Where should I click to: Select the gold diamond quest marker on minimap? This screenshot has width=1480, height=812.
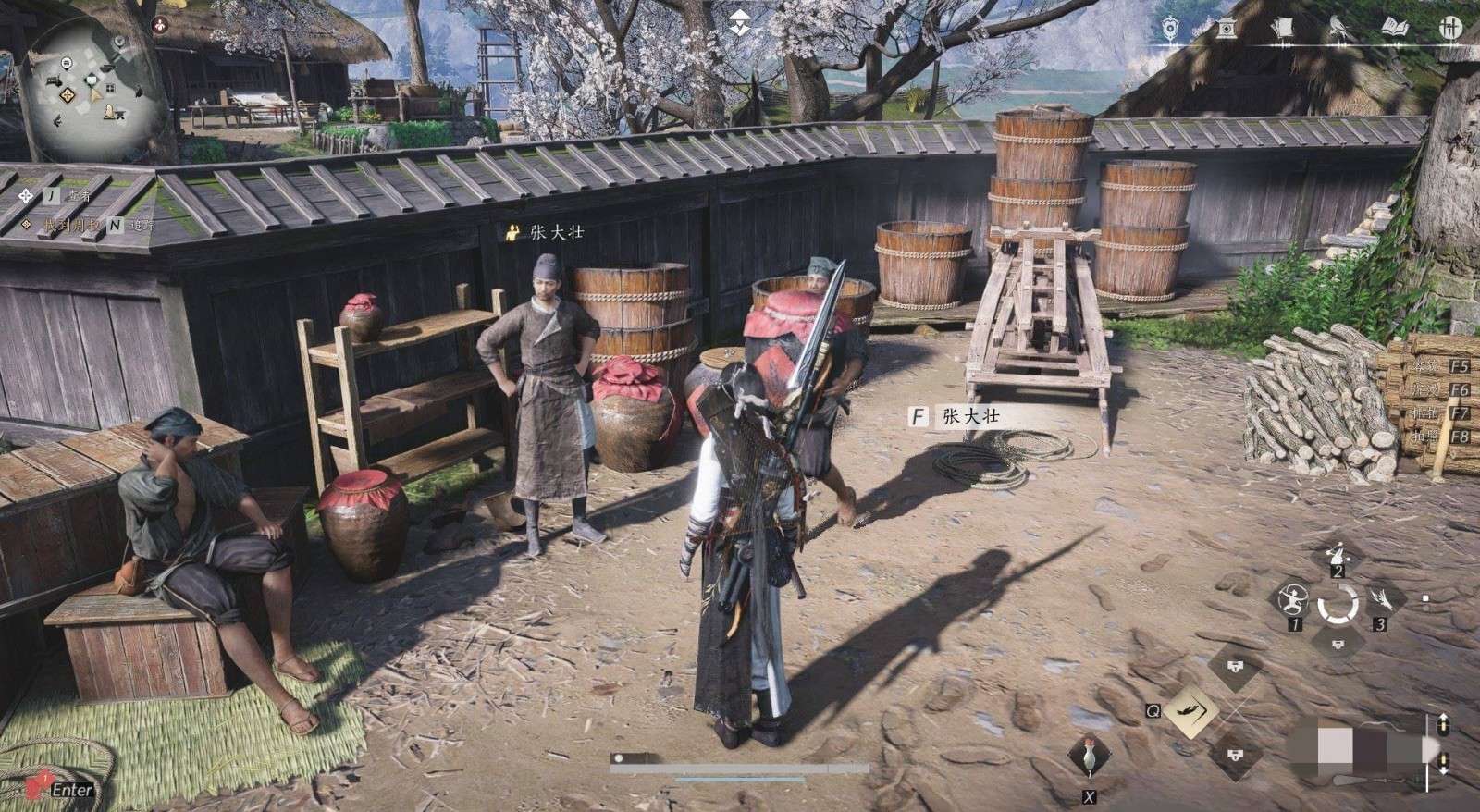(x=68, y=95)
